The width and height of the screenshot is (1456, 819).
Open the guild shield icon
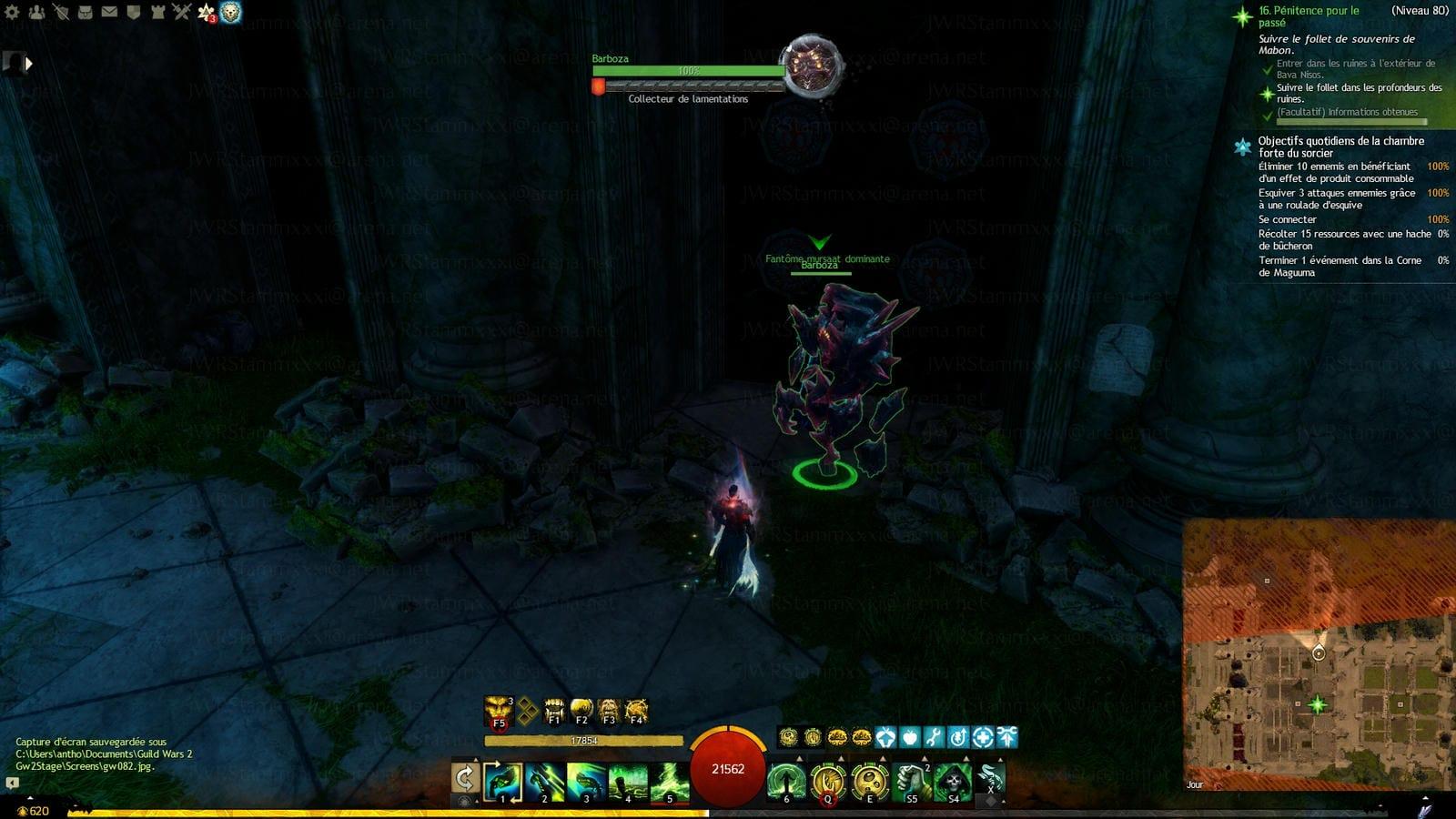[133, 12]
